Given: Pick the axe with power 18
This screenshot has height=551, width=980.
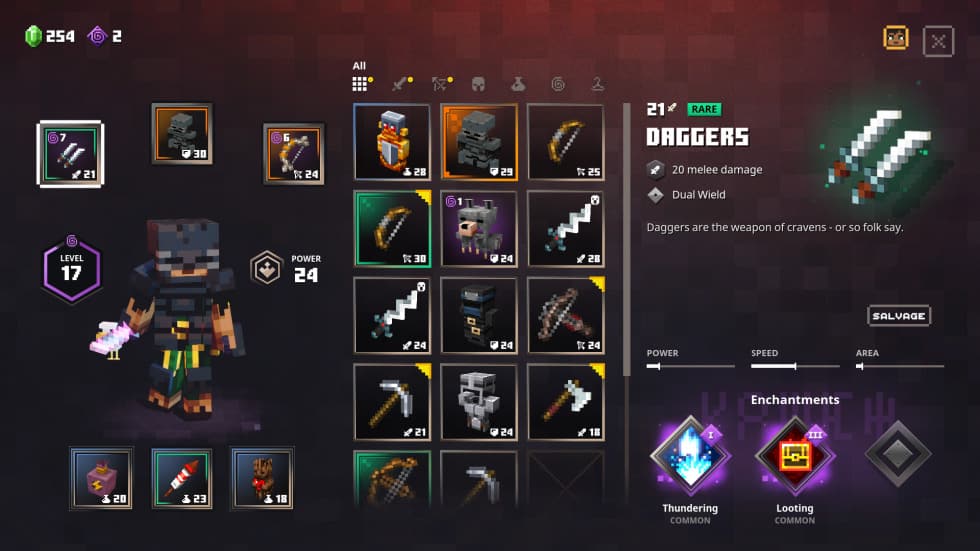Looking at the screenshot, I should 565,401.
